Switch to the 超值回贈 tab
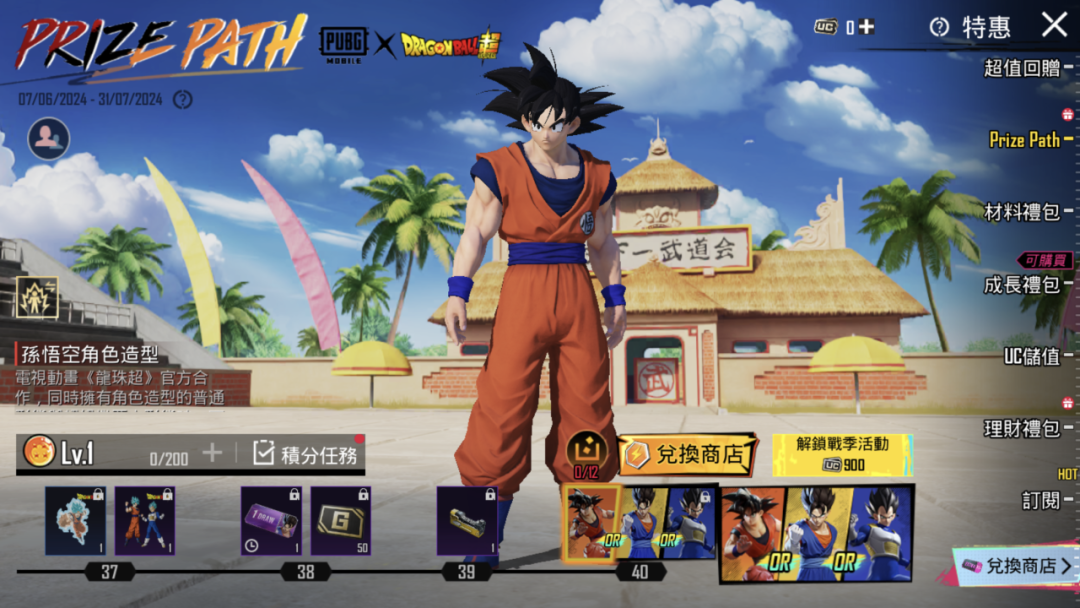 coord(1022,68)
